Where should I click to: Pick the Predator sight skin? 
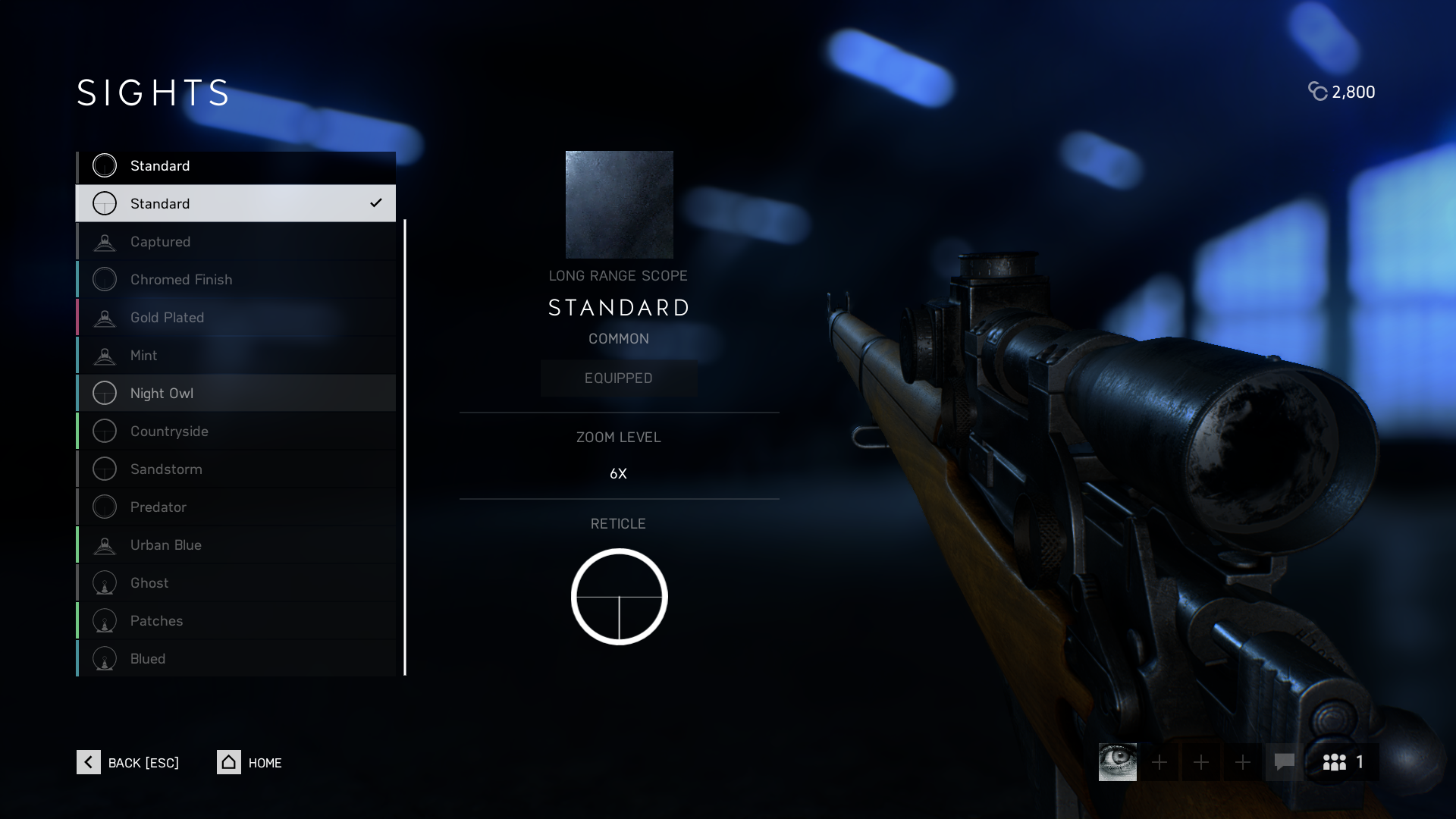(236, 507)
